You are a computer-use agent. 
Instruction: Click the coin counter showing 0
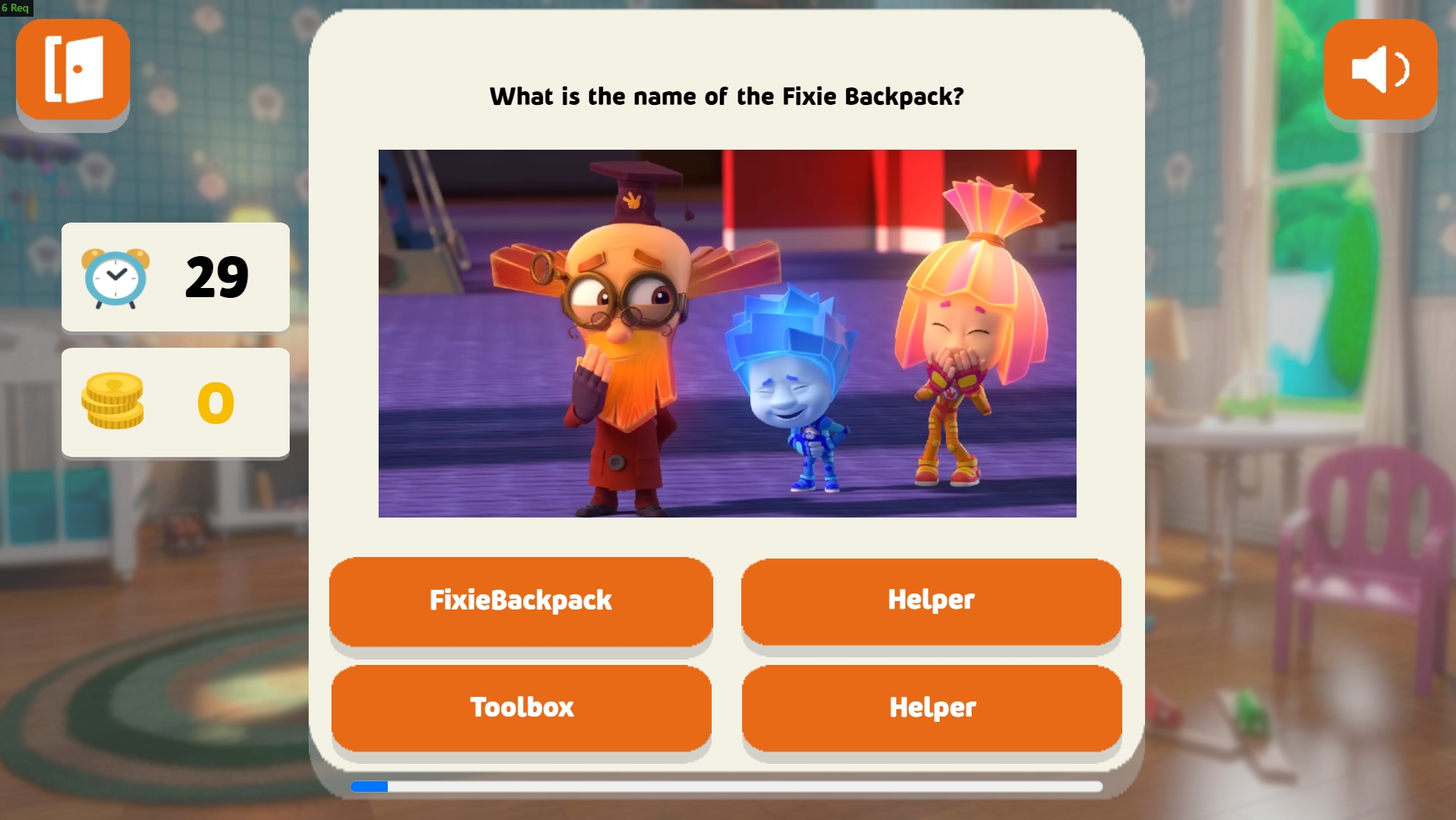click(x=215, y=403)
